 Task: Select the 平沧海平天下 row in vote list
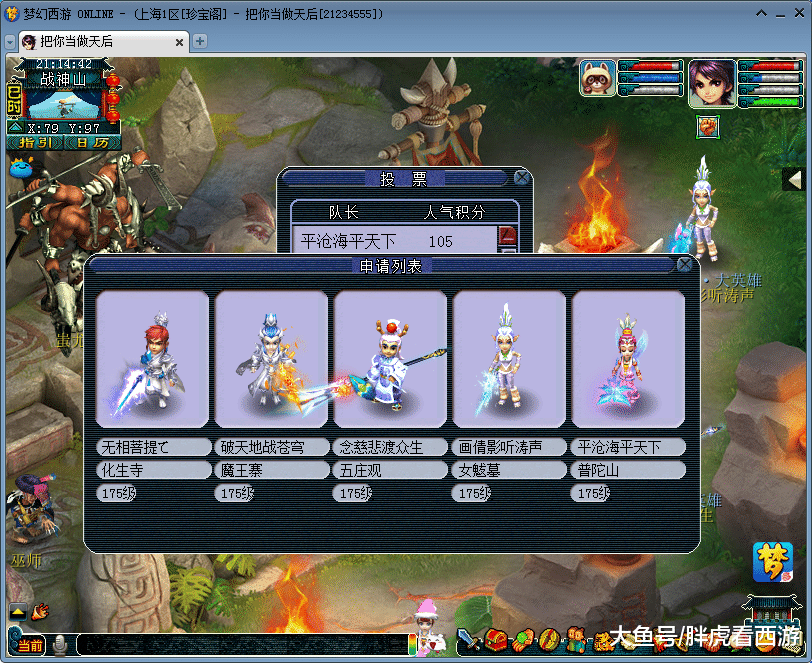[395, 241]
